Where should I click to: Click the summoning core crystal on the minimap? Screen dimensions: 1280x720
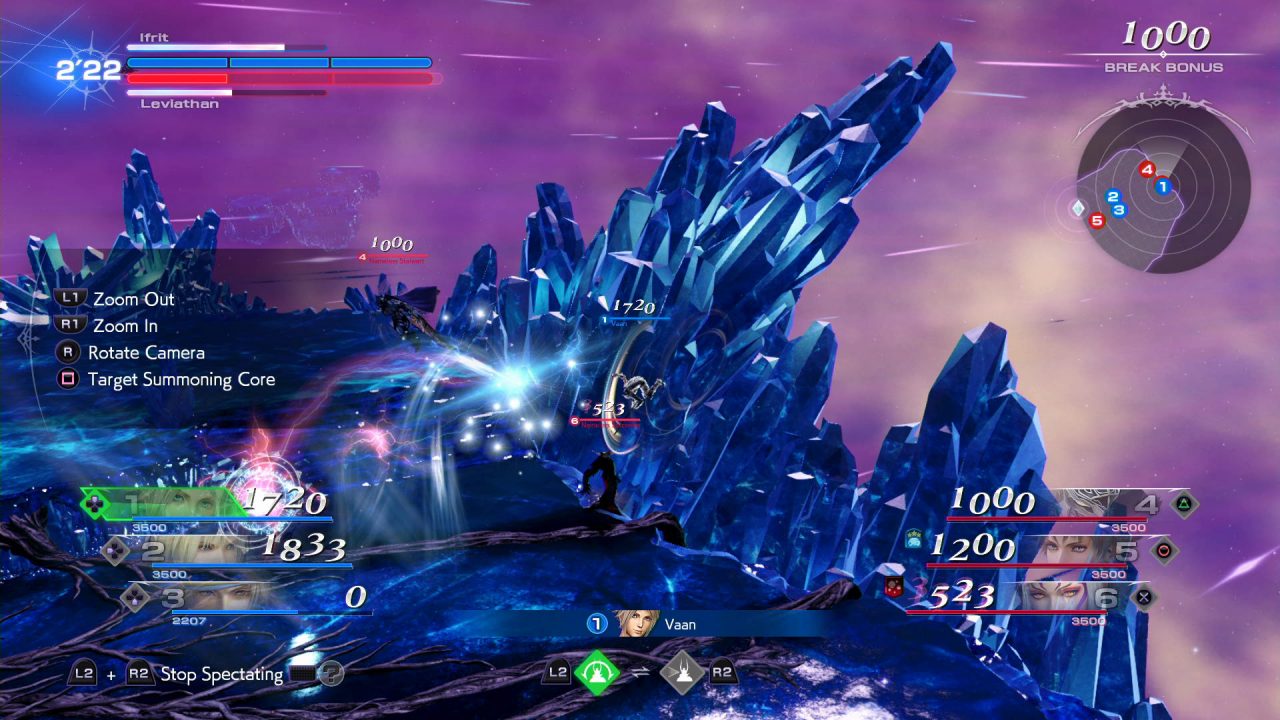click(x=1078, y=208)
